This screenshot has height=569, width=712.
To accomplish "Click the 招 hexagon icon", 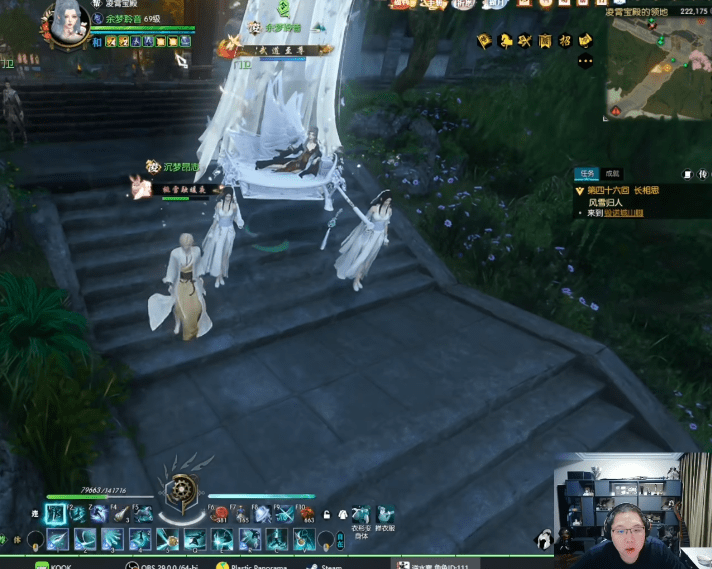I will pos(565,41).
